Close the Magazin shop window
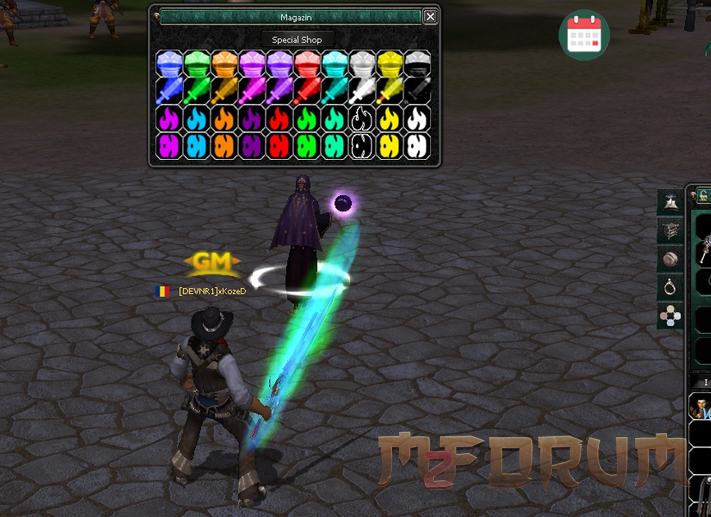 pos(430,17)
